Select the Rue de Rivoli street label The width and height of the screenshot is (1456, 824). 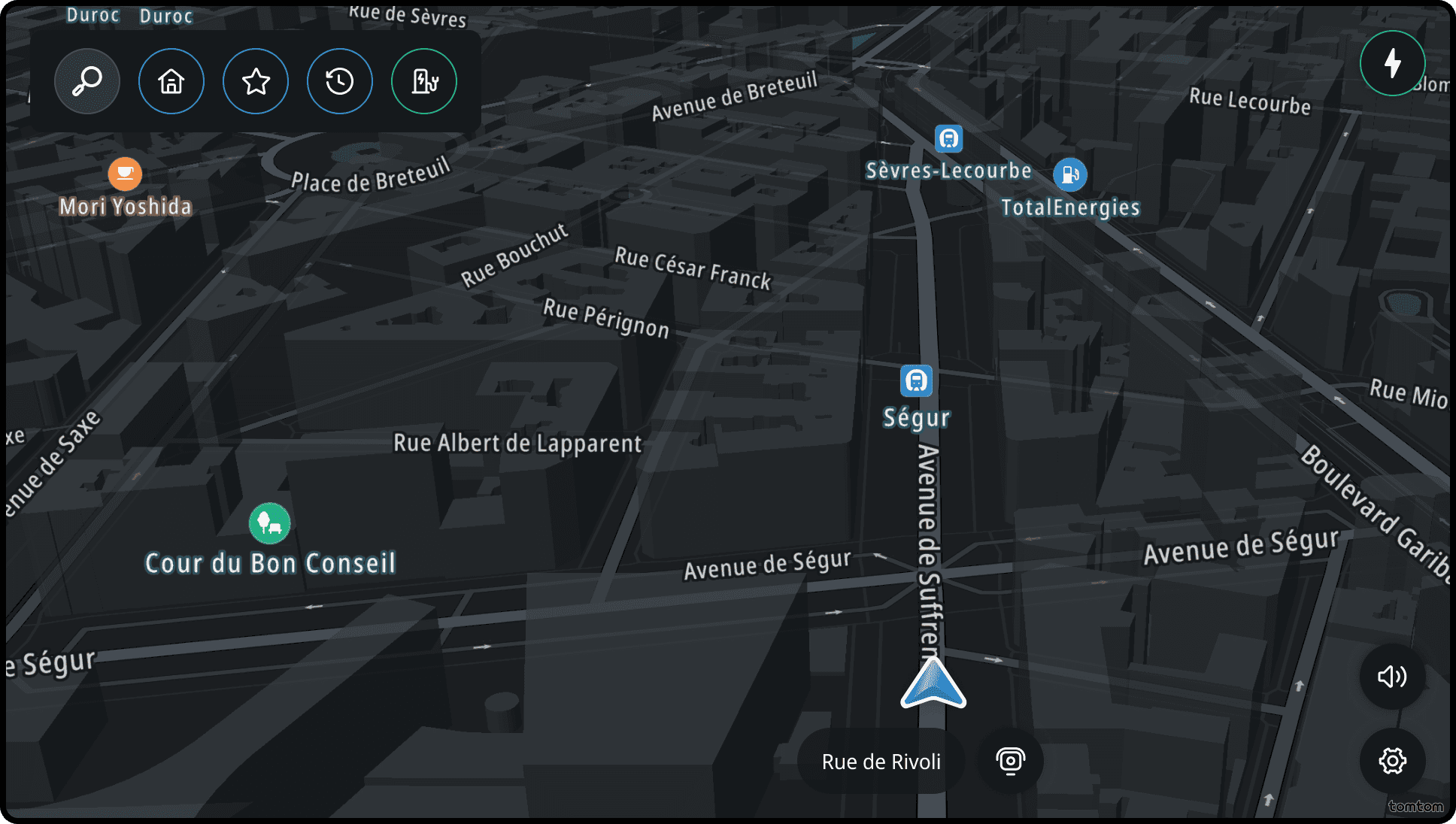(x=881, y=762)
